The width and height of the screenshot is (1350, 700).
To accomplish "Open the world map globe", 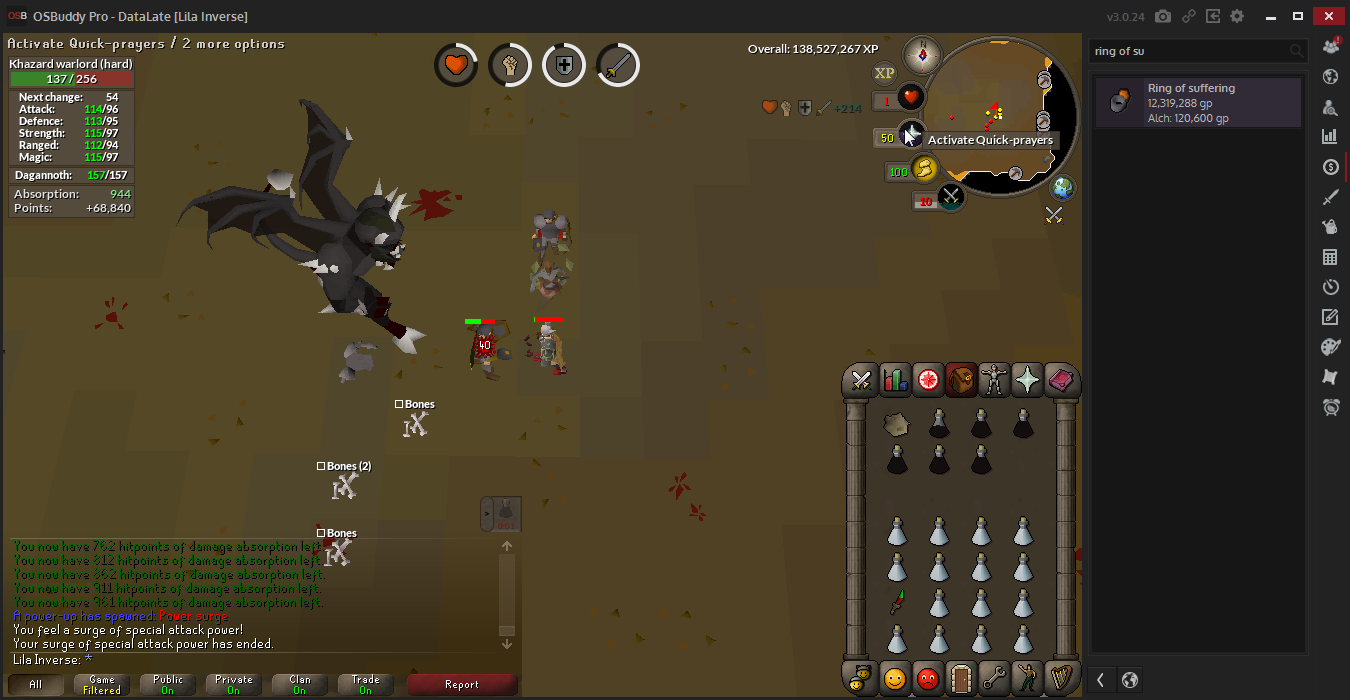I will (x=1062, y=187).
